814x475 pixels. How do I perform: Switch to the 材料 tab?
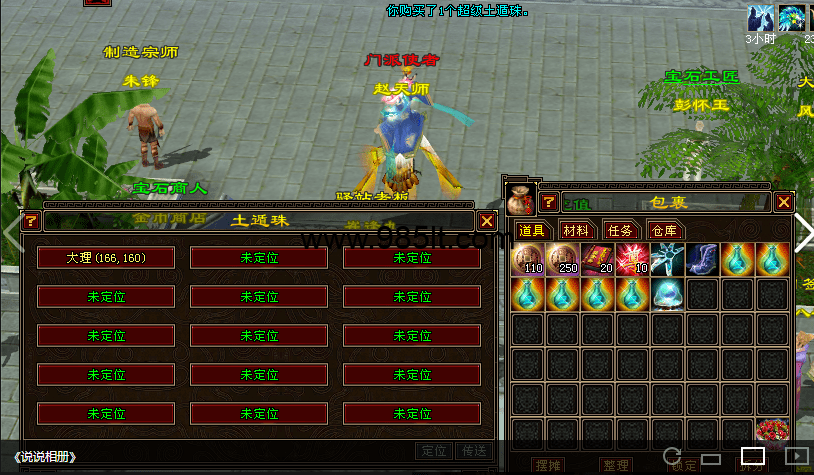coord(575,231)
